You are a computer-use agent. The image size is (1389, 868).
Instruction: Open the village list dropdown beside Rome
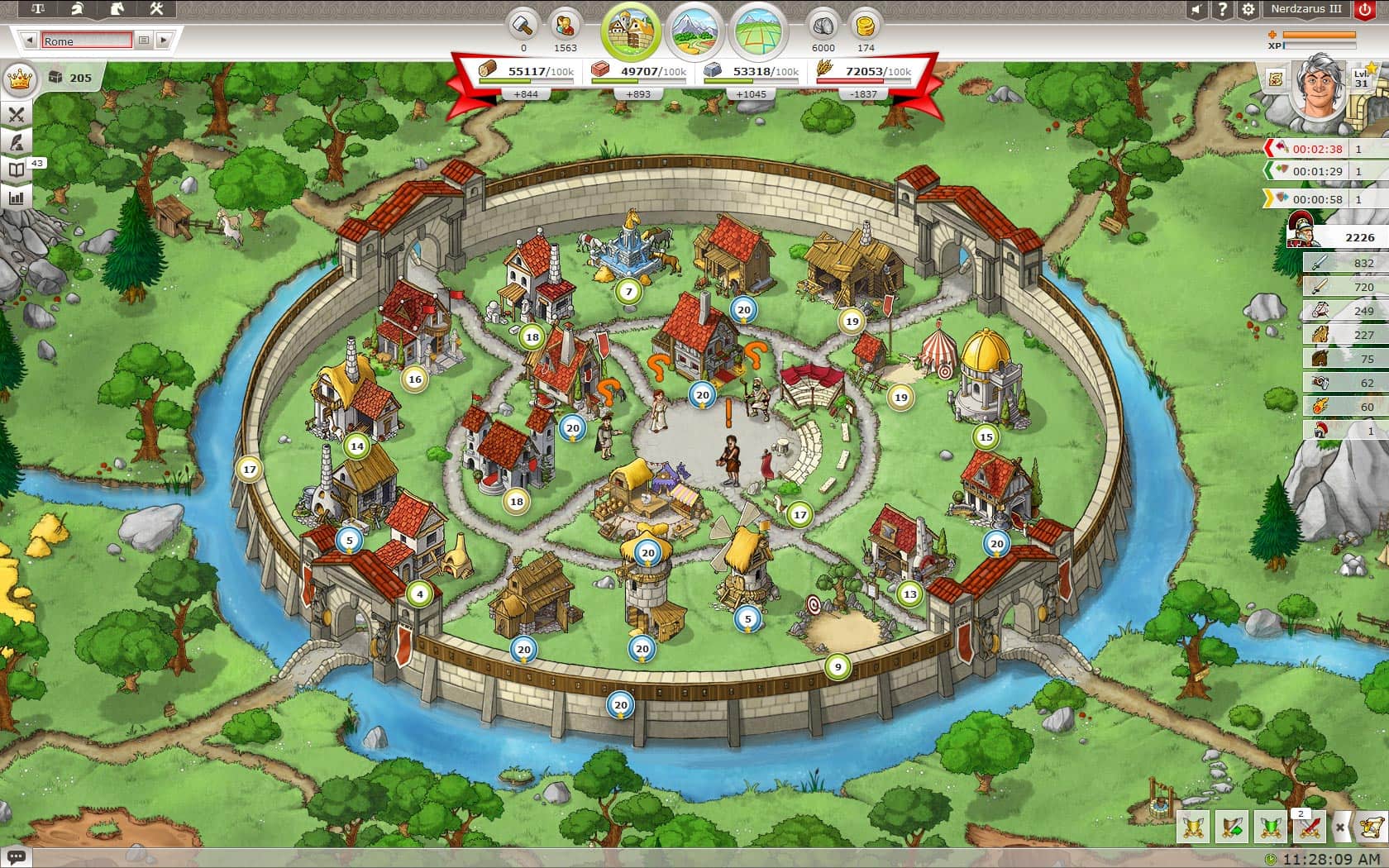(142, 41)
